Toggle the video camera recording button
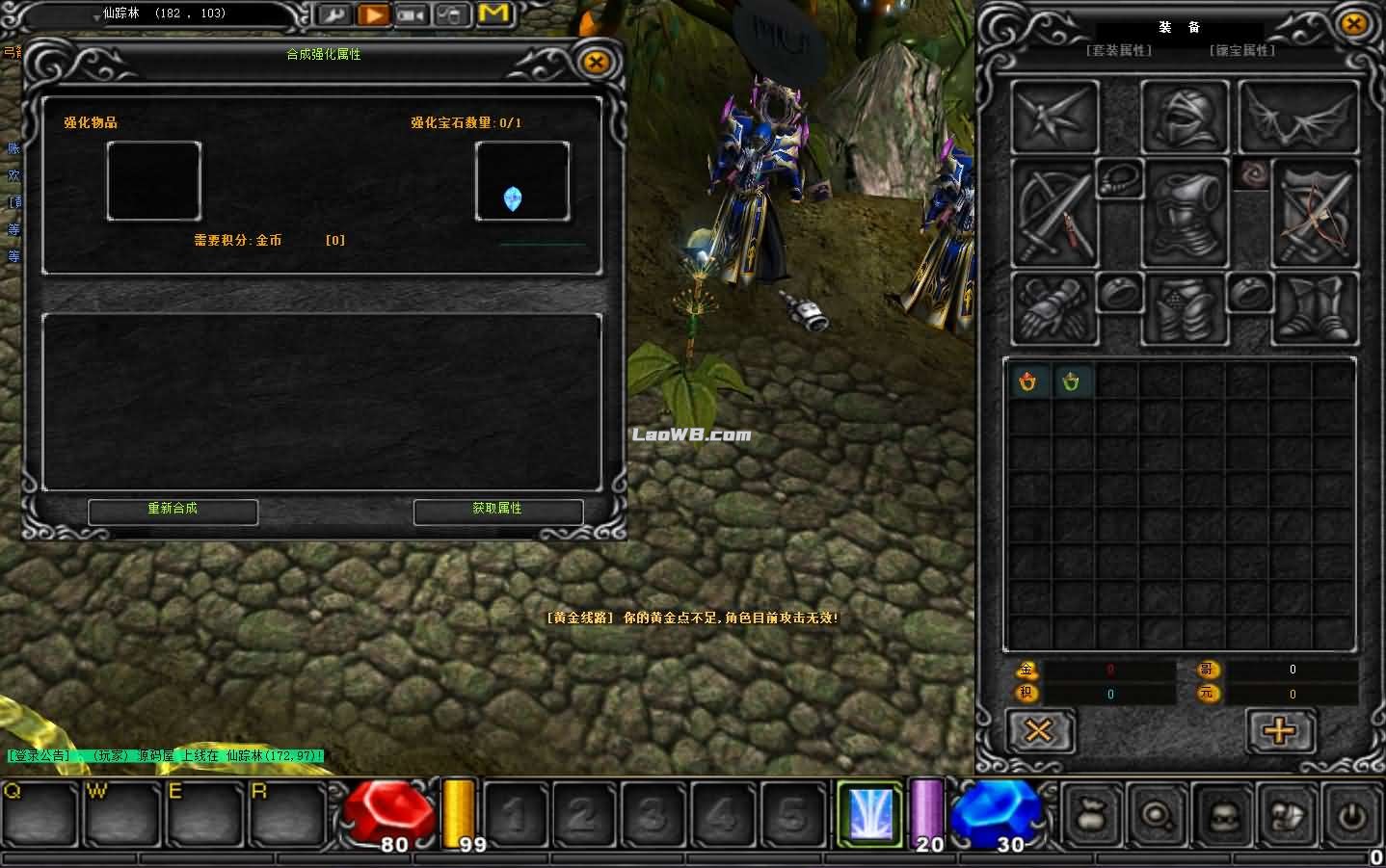 pos(412,14)
